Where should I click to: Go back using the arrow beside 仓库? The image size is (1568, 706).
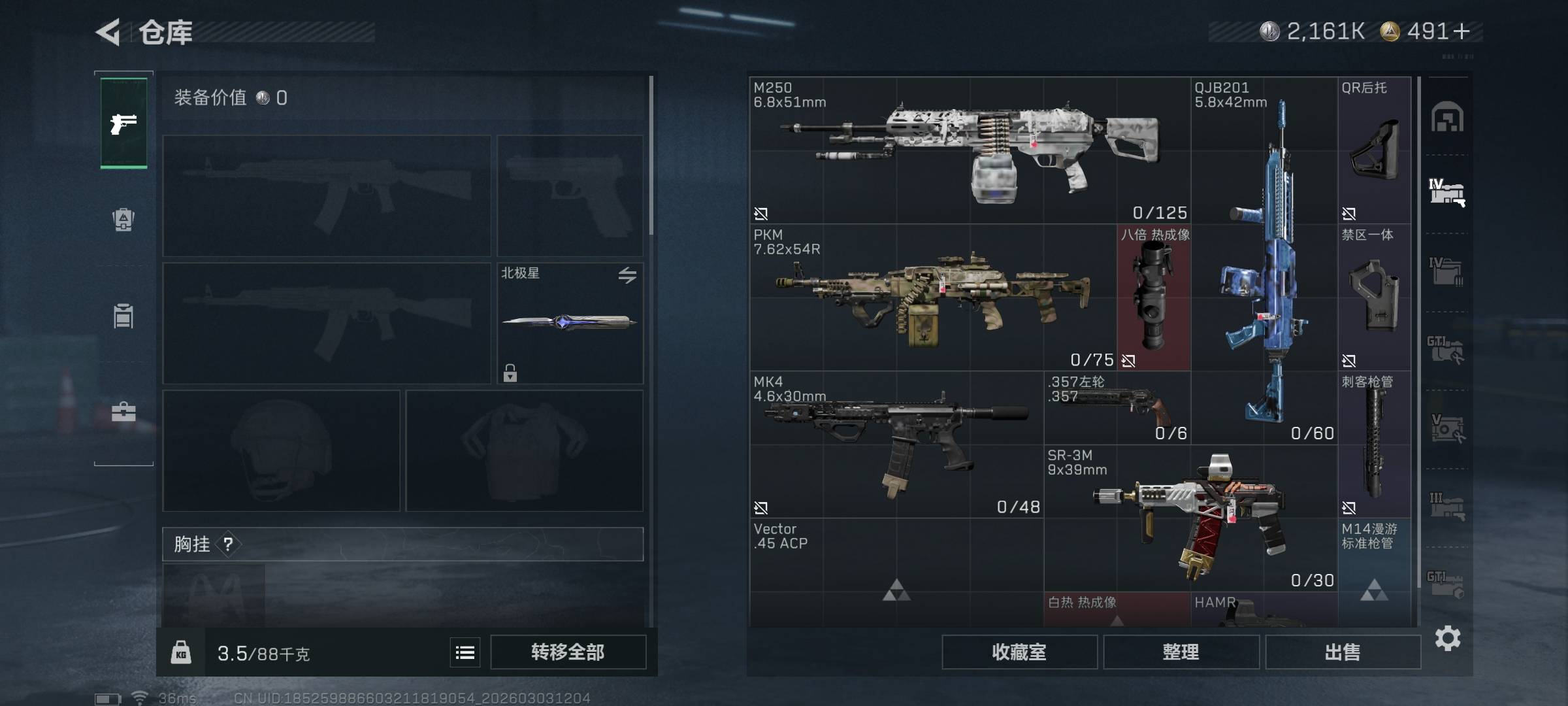[x=108, y=32]
